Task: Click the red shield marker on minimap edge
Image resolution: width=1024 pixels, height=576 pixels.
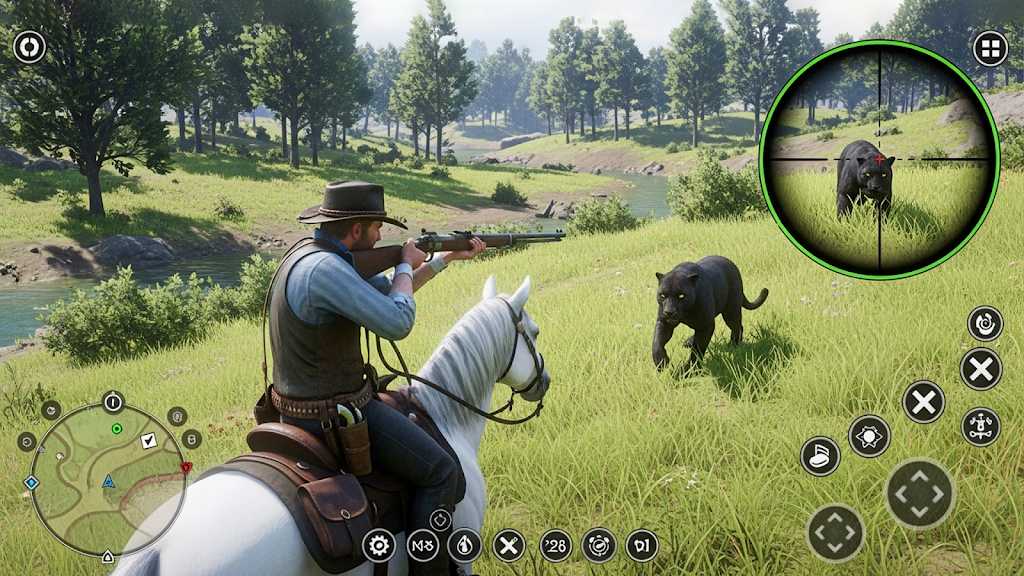Action: click(x=185, y=467)
